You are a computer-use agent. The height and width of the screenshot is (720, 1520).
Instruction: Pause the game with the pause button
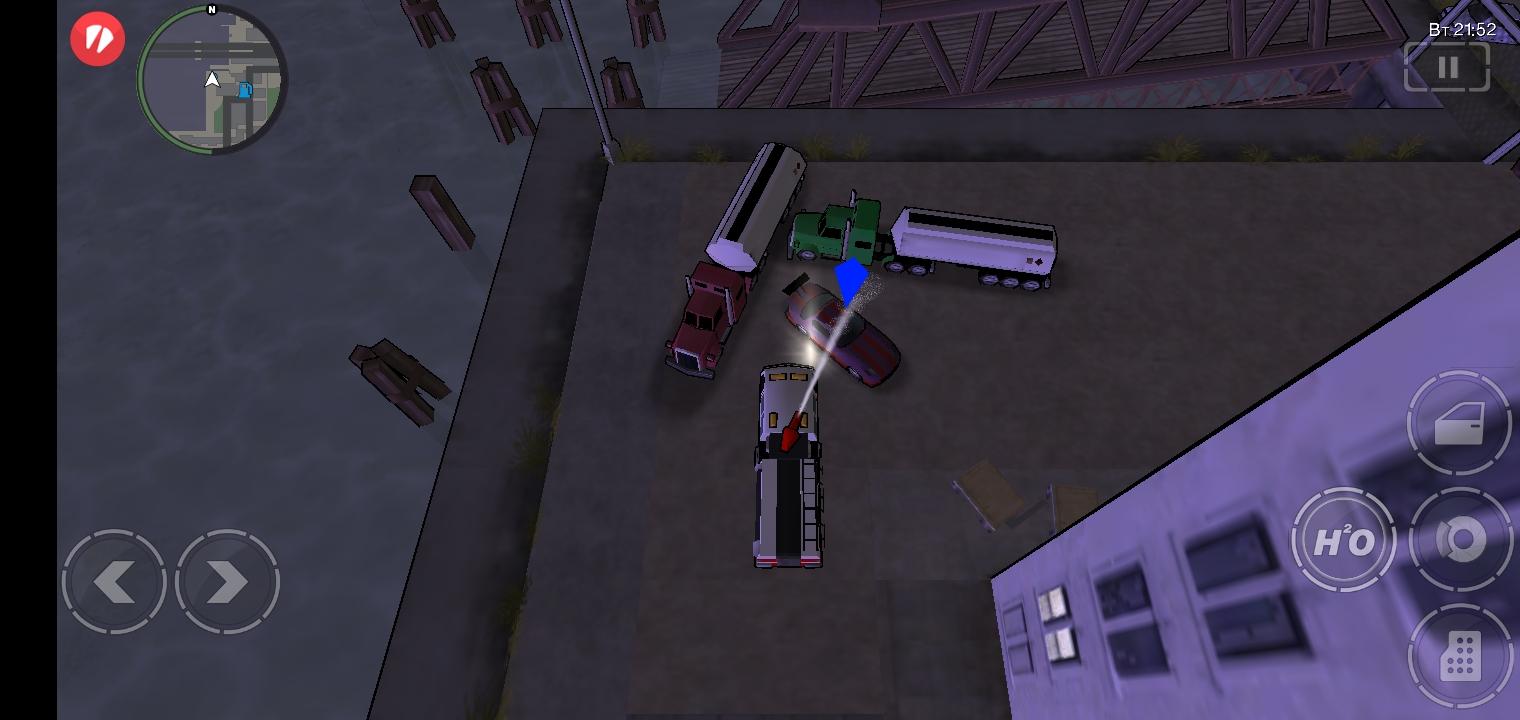tap(1447, 67)
